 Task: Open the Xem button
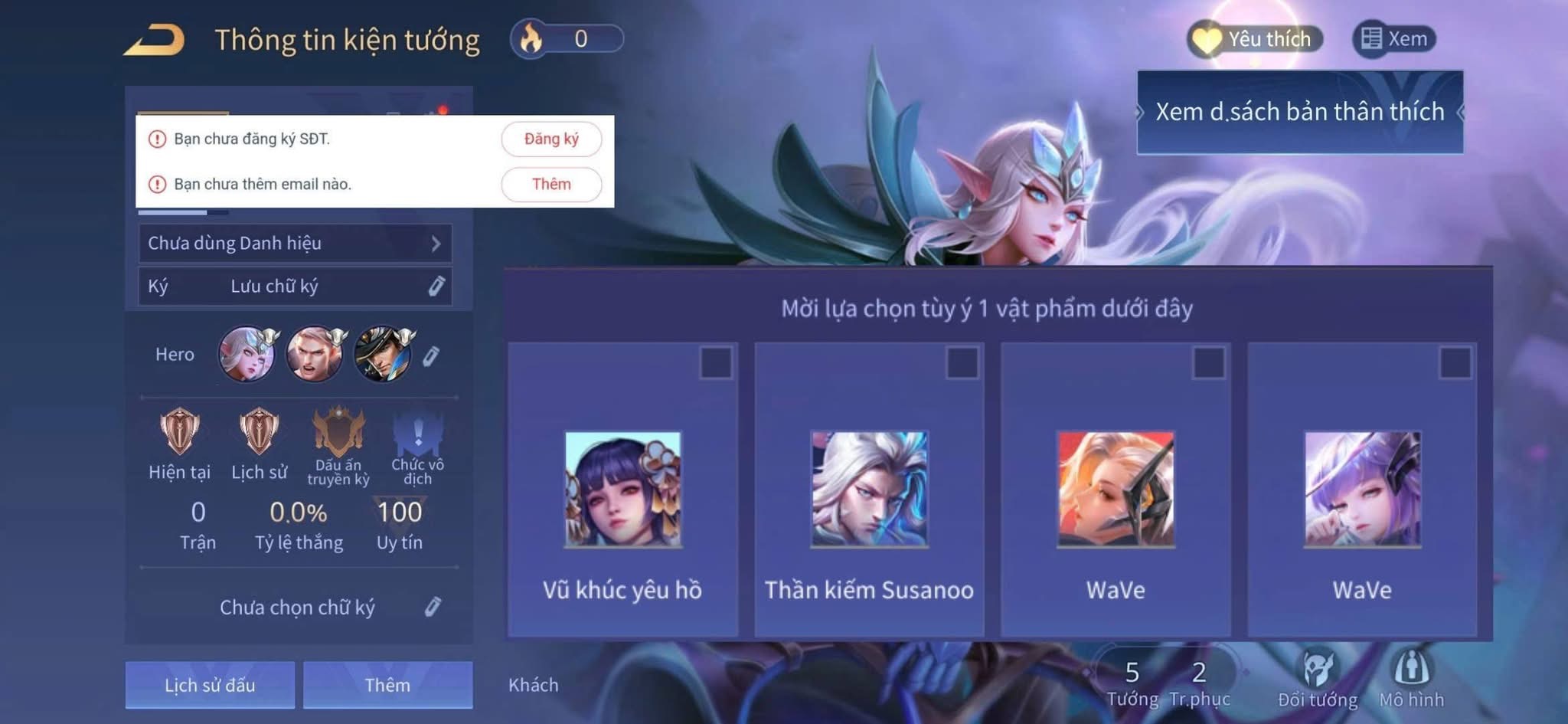(1394, 39)
